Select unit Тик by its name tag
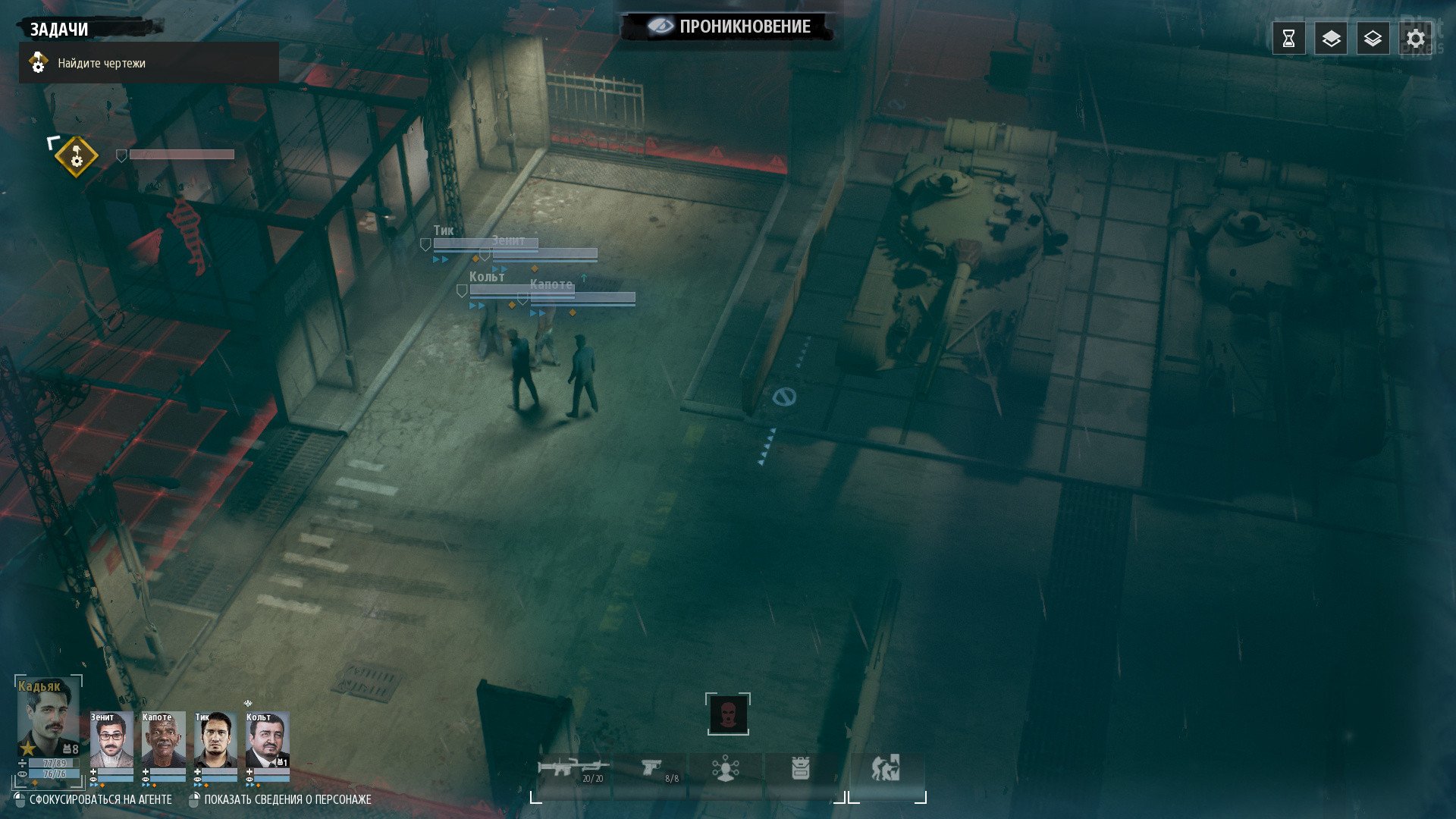This screenshot has height=819, width=1456. 444,231
